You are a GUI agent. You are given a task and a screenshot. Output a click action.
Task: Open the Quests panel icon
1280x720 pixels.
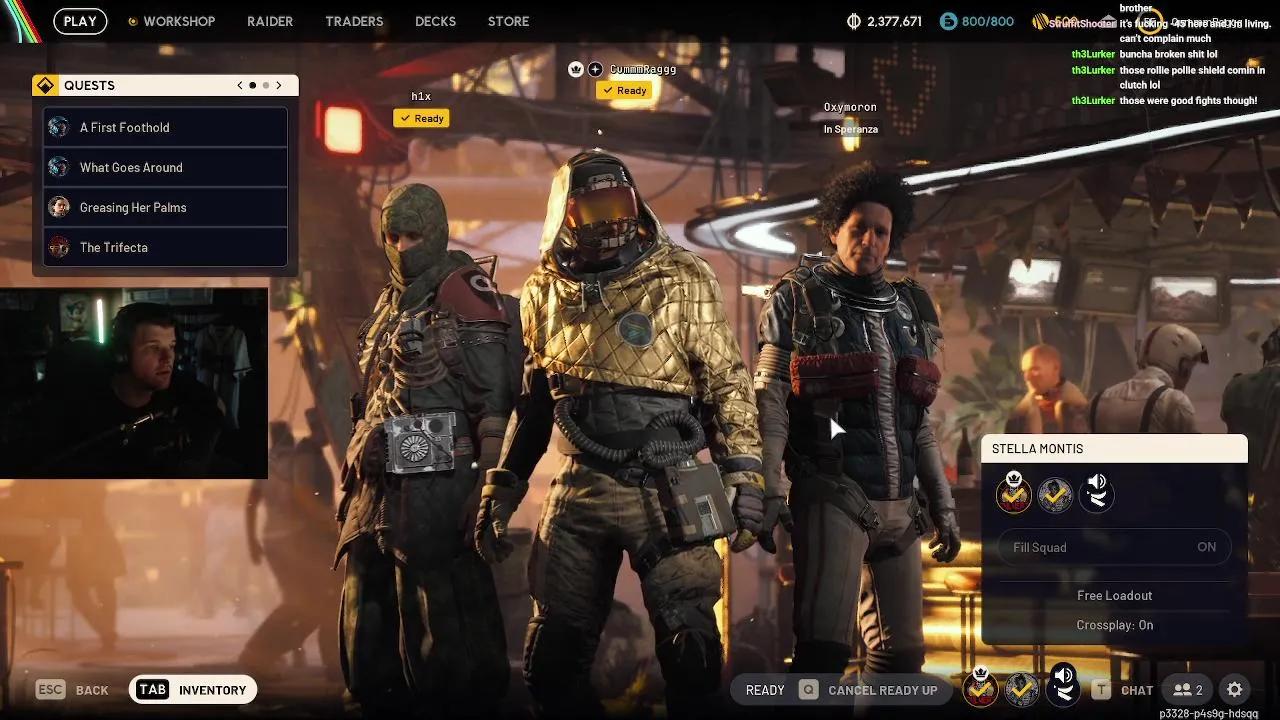(46, 85)
